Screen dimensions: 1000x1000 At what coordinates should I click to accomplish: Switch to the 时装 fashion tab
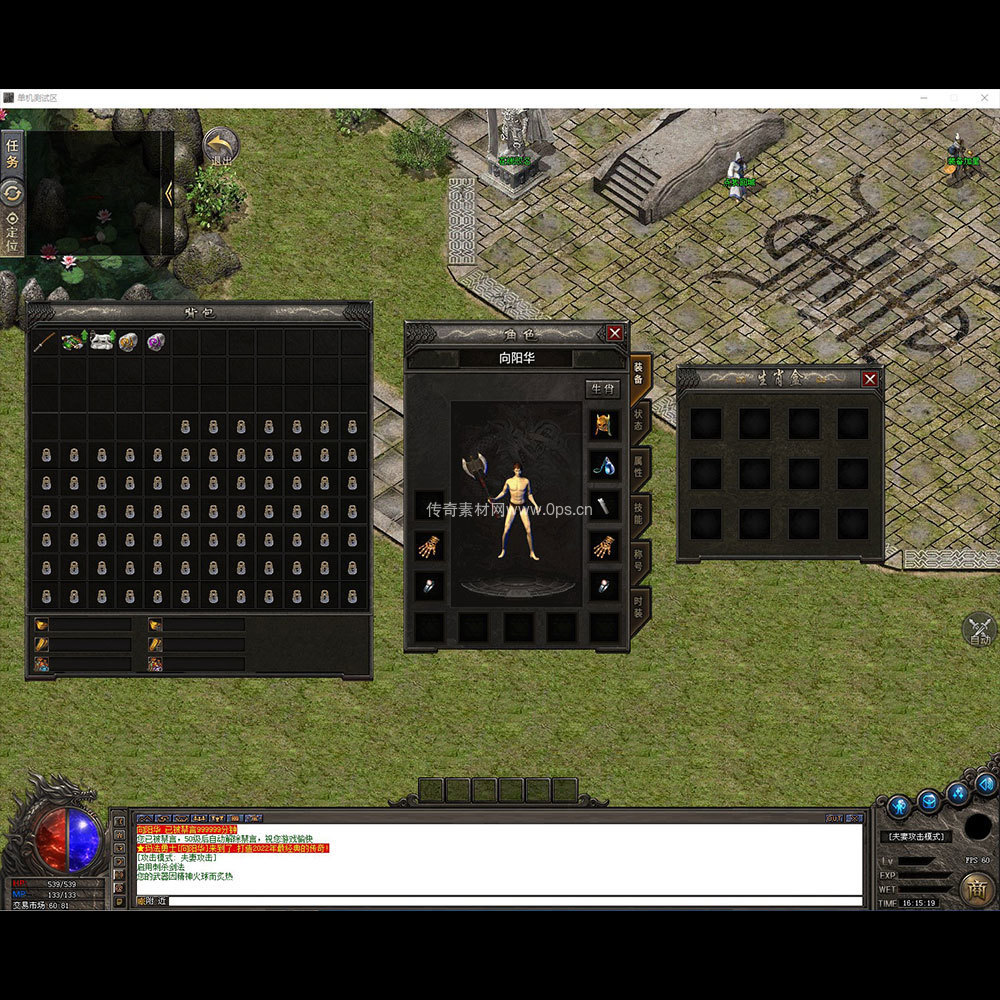pos(639,606)
